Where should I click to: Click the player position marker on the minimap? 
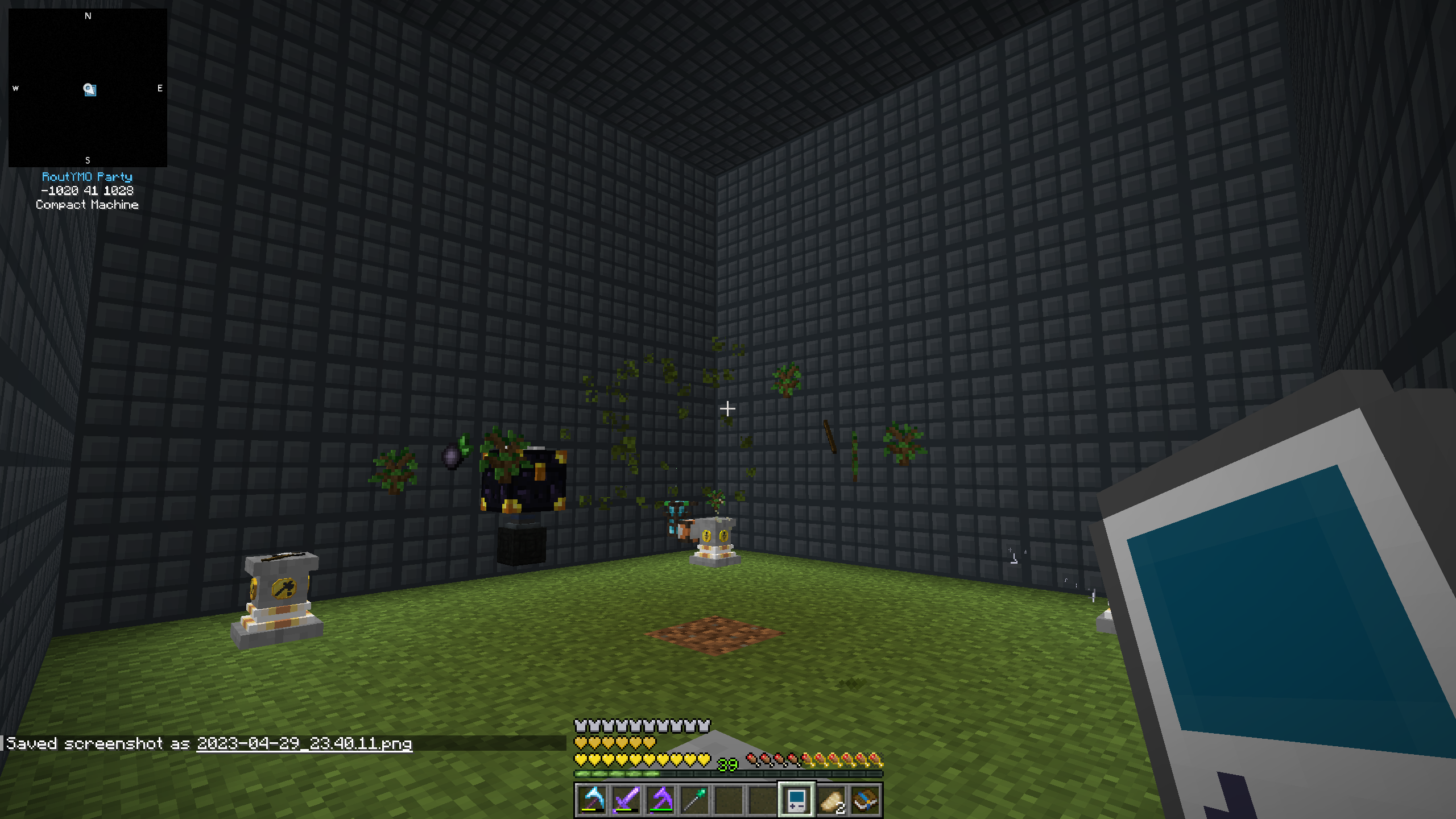coord(89,89)
